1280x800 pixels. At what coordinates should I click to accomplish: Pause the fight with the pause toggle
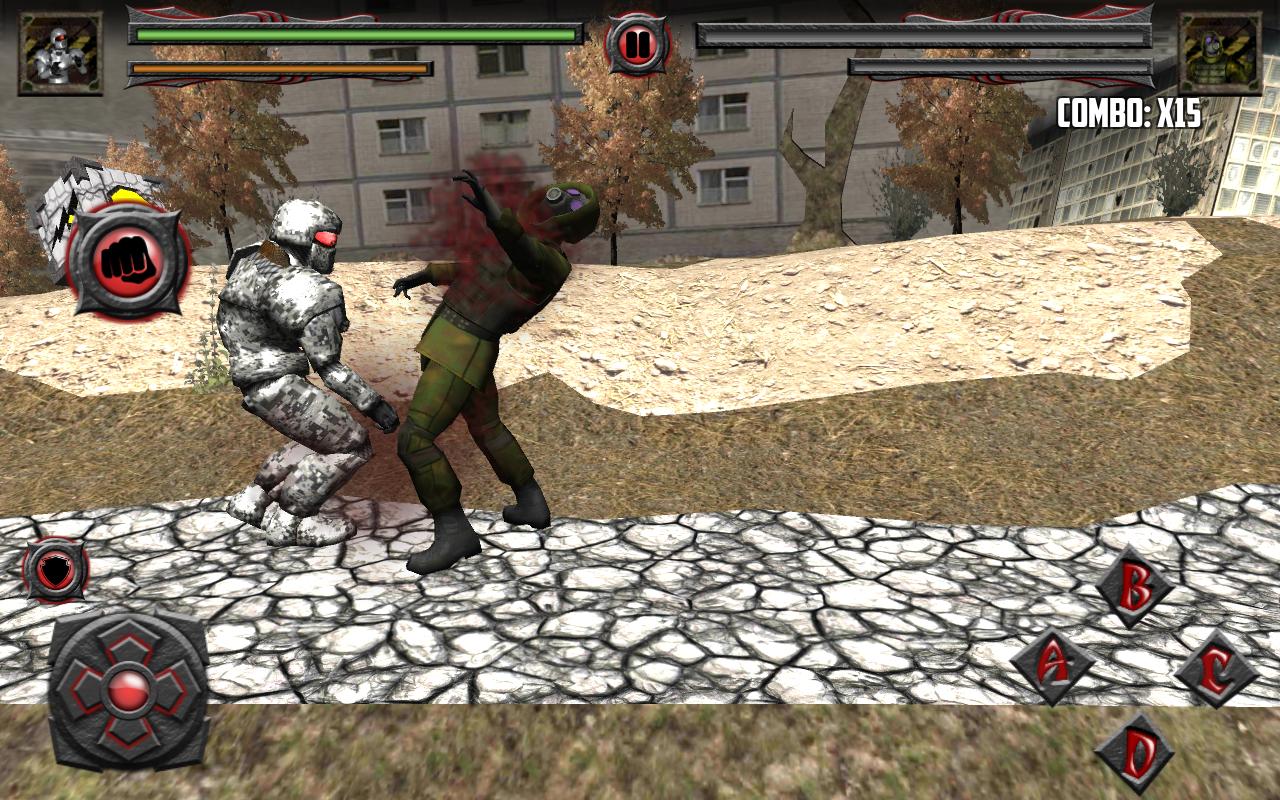[x=637, y=42]
